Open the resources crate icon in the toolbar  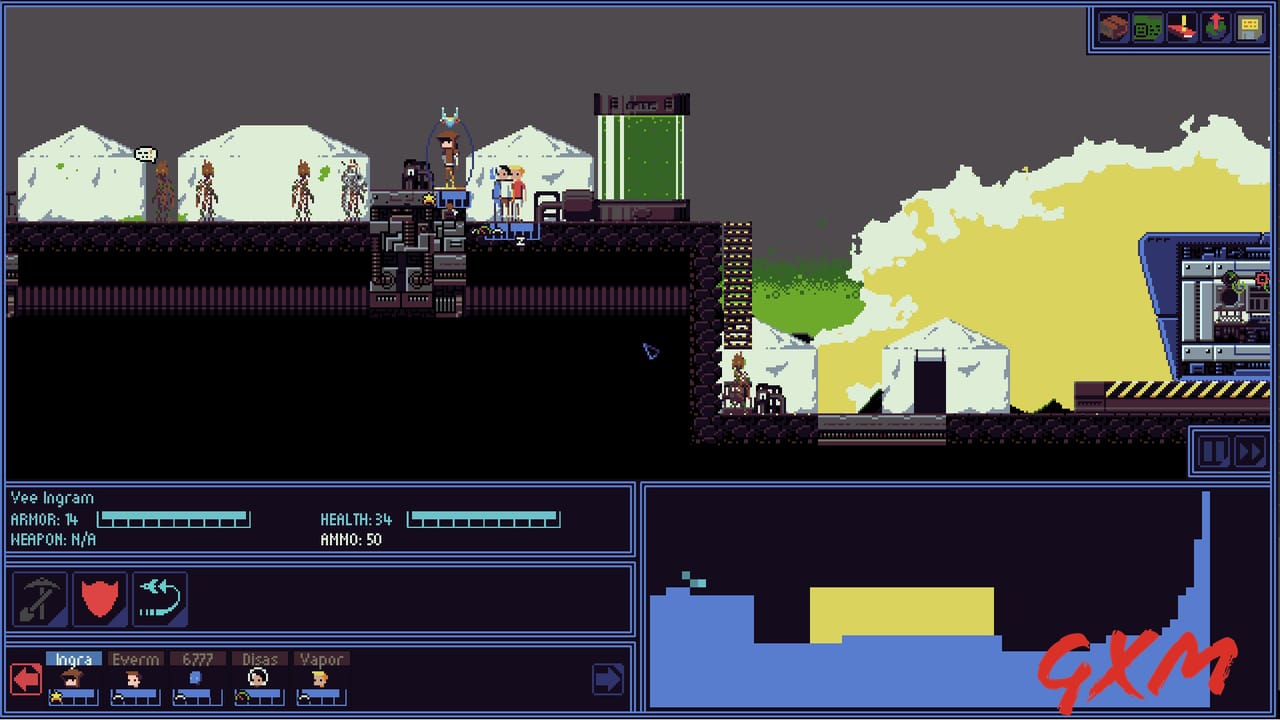(x=1113, y=27)
